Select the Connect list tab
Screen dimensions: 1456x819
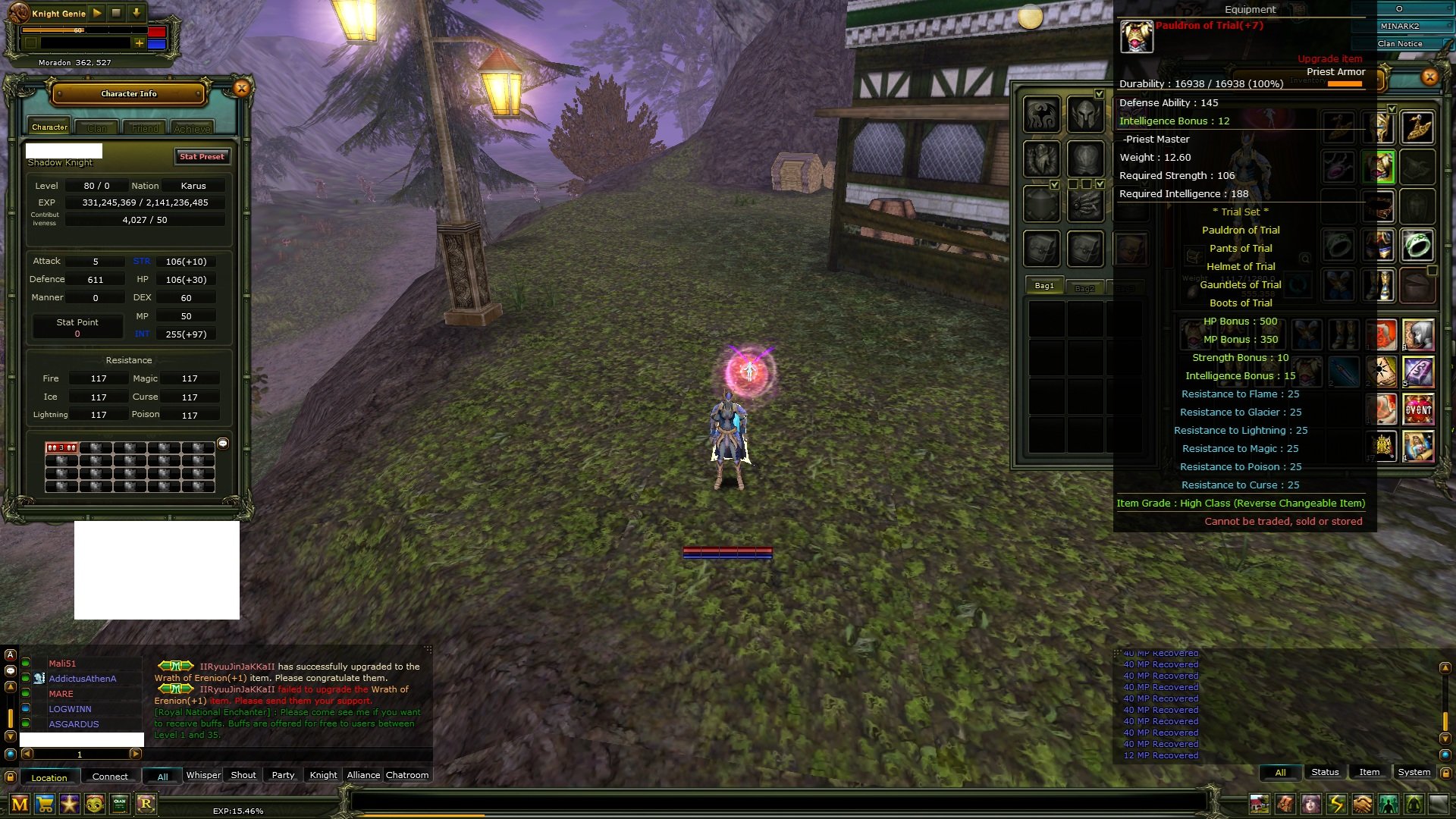tap(110, 777)
